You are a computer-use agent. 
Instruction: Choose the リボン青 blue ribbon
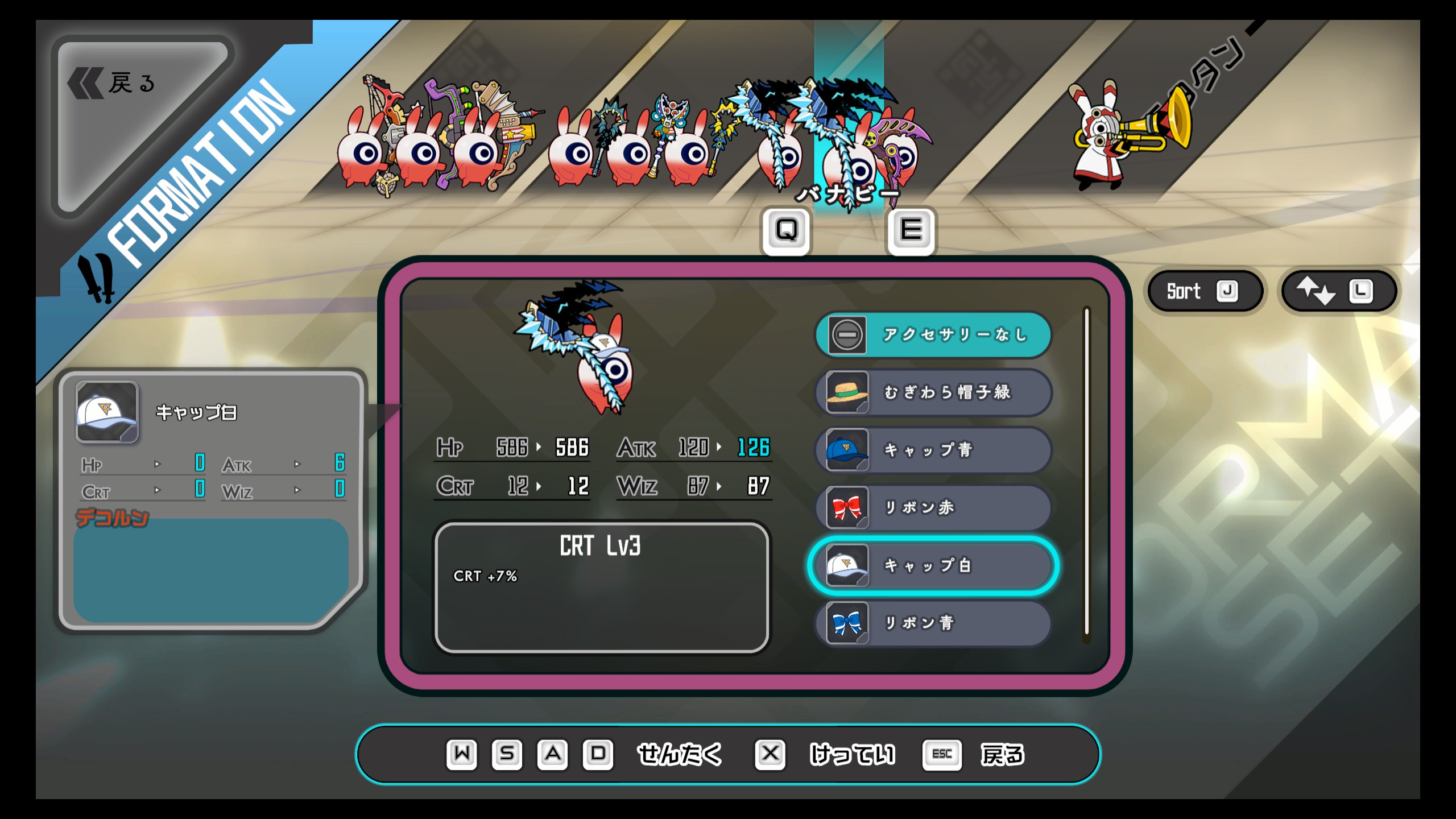tap(933, 623)
